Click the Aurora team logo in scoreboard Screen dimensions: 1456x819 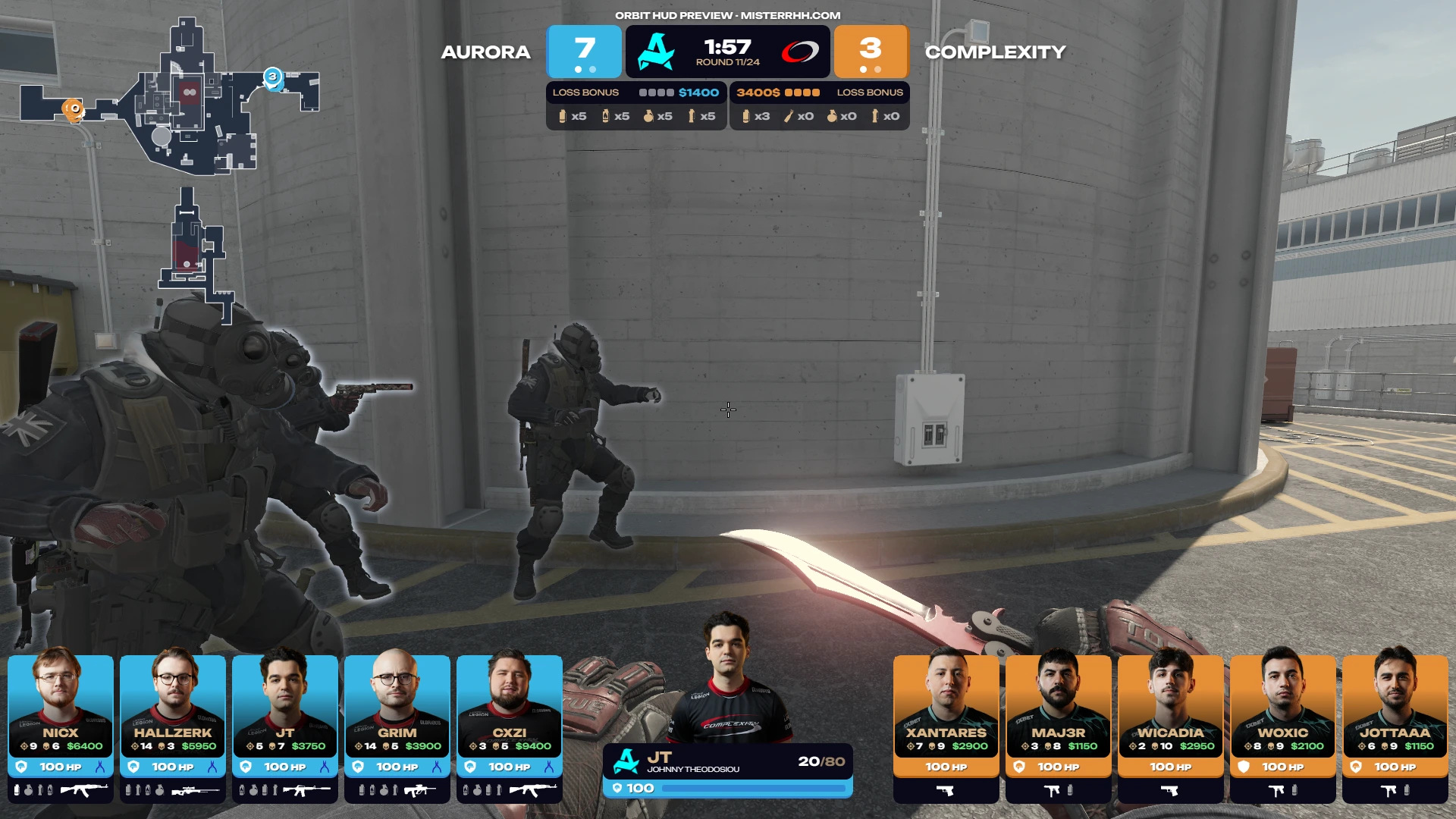[x=656, y=52]
